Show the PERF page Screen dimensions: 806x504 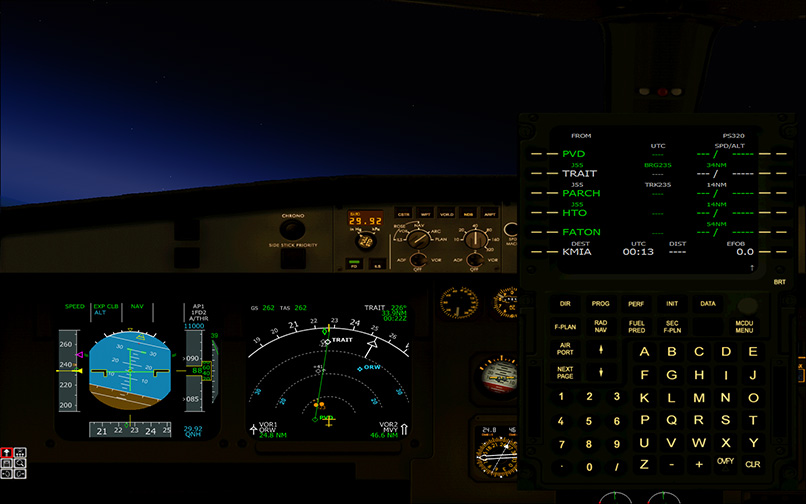636,303
